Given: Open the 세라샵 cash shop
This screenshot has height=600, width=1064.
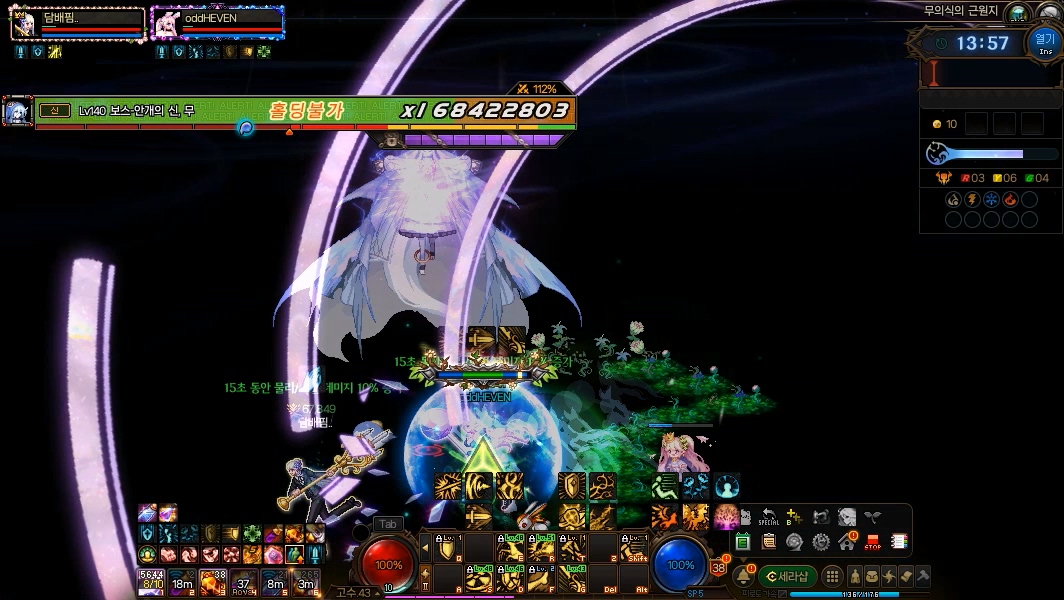Looking at the screenshot, I should pyautogui.click(x=788, y=576).
